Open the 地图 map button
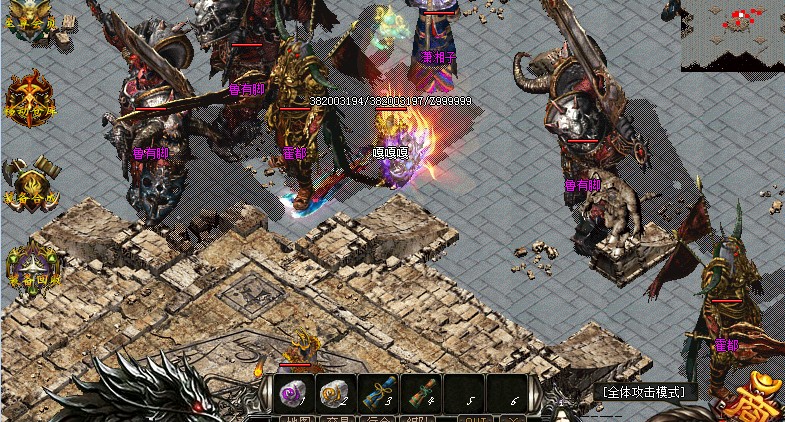 (294, 416)
